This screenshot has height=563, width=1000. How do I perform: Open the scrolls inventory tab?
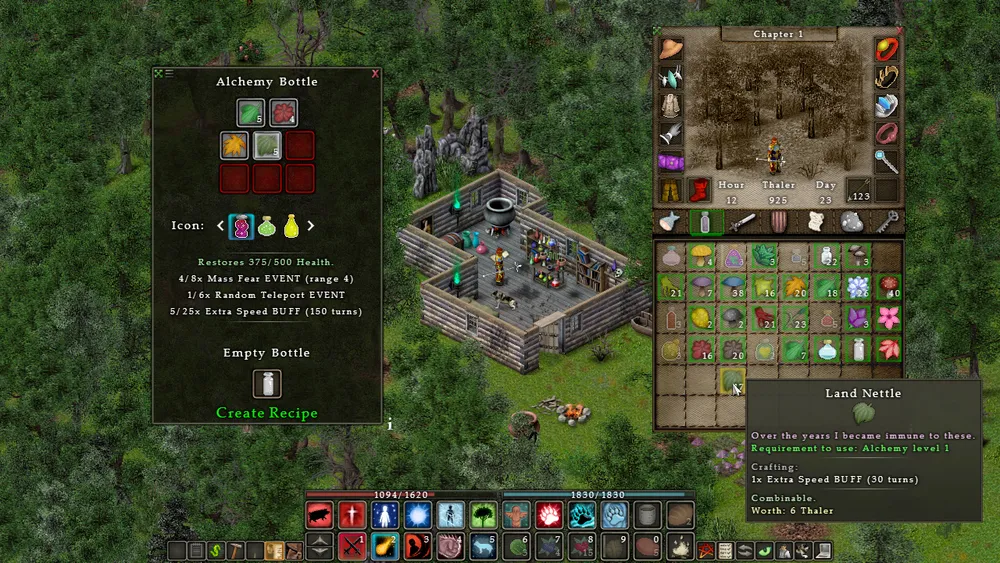[x=814, y=222]
